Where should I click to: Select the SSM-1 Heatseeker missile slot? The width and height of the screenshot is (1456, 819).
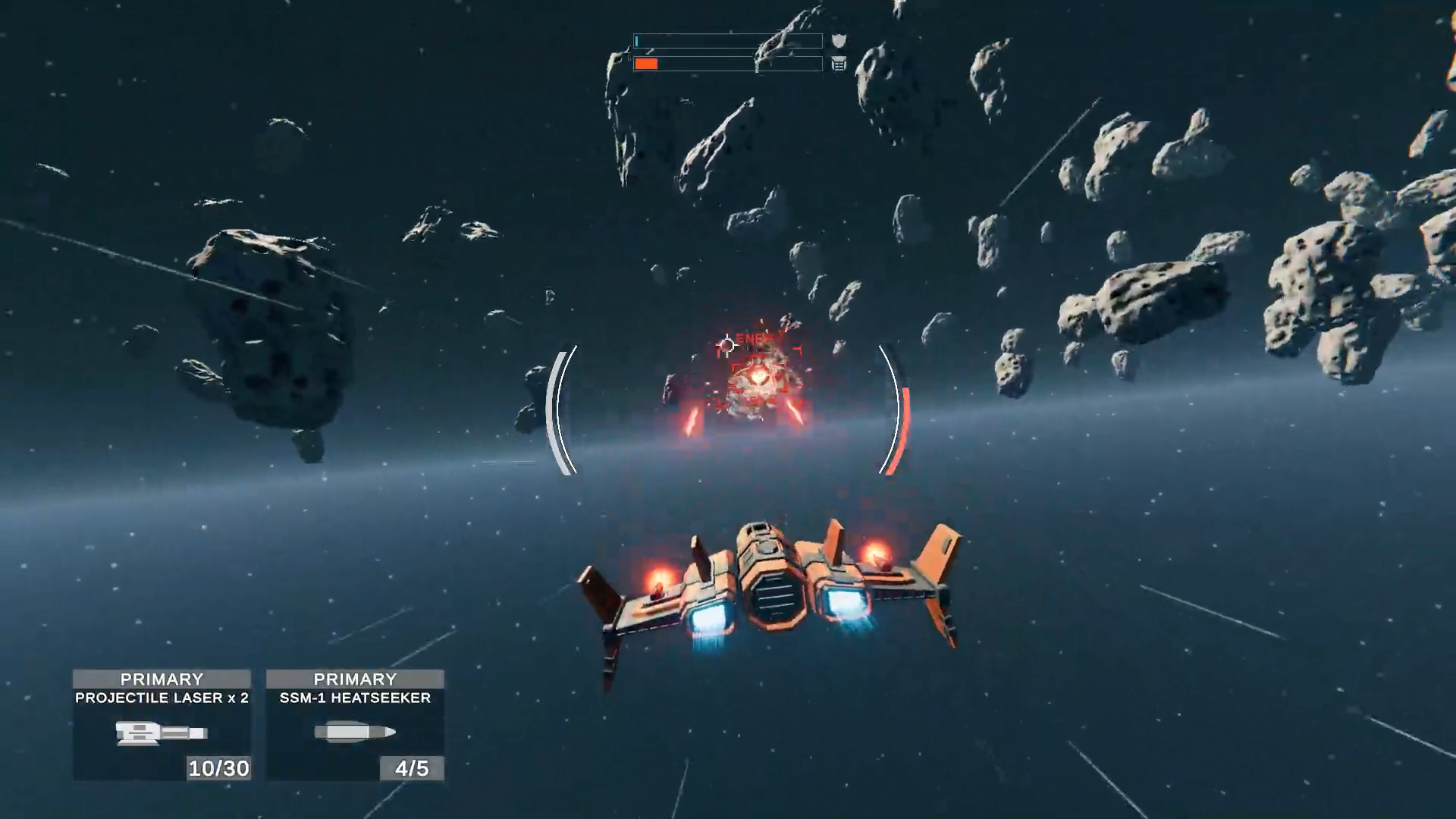click(355, 725)
